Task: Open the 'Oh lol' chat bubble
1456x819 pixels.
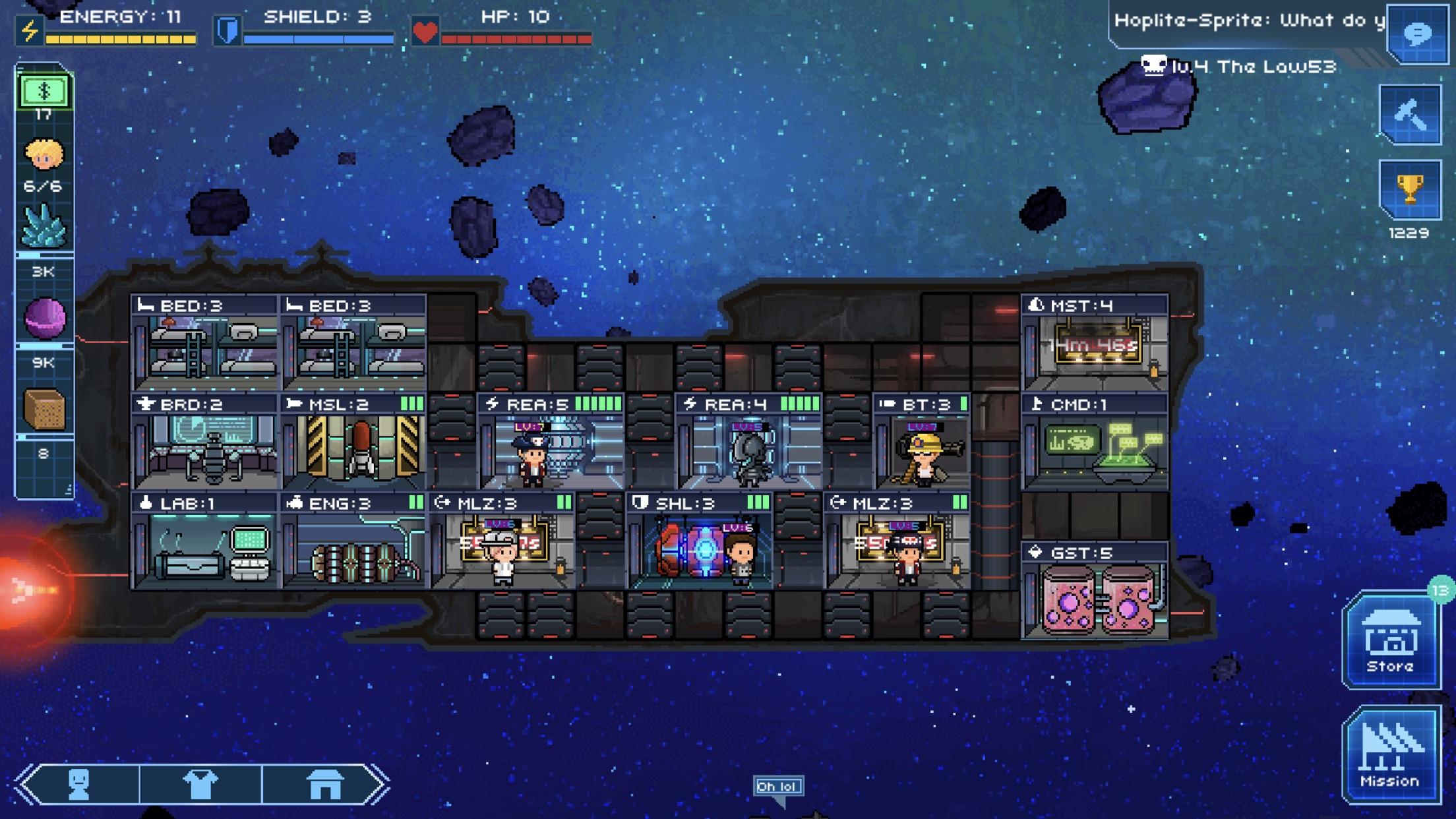Action: [778, 787]
